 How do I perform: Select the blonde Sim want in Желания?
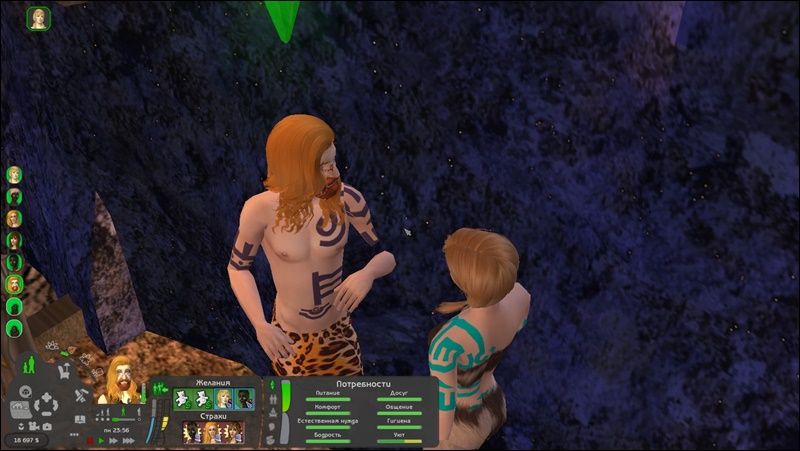tap(224, 399)
